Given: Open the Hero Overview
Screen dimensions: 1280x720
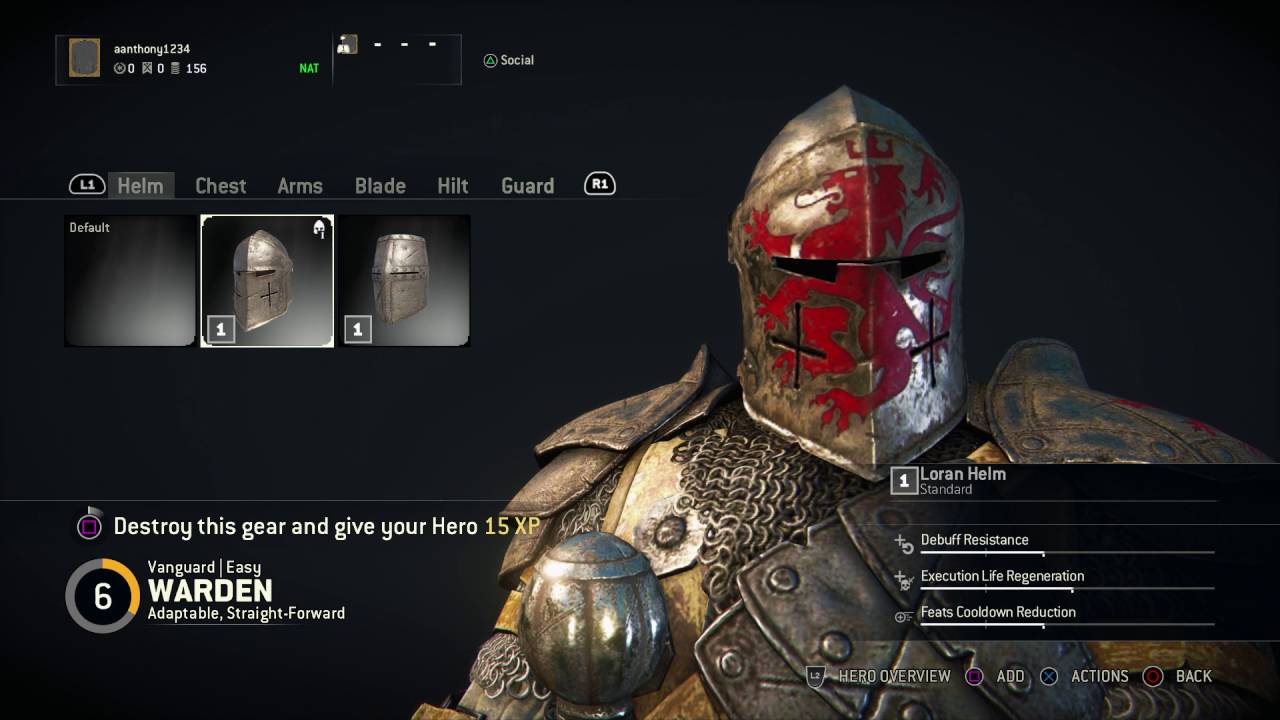Looking at the screenshot, I should pyautogui.click(x=880, y=676).
